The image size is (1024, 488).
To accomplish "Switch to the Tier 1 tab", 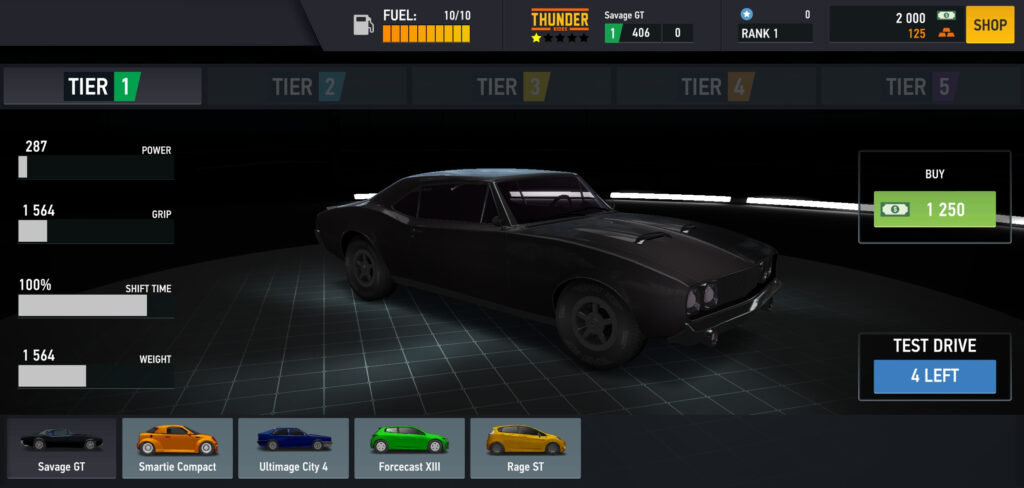I will tap(103, 87).
